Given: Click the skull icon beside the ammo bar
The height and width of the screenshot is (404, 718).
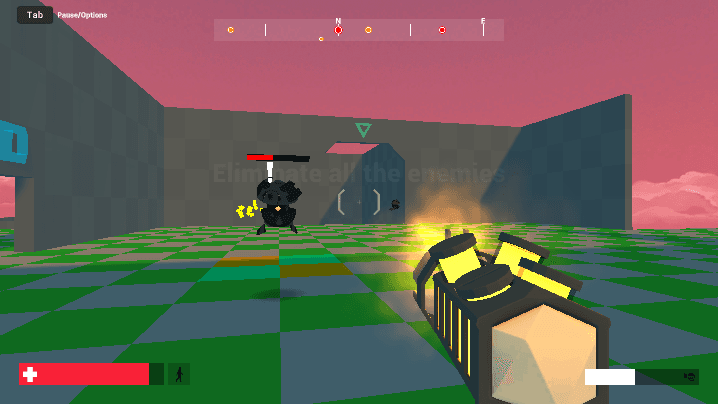Looking at the screenshot, I should tap(689, 377).
